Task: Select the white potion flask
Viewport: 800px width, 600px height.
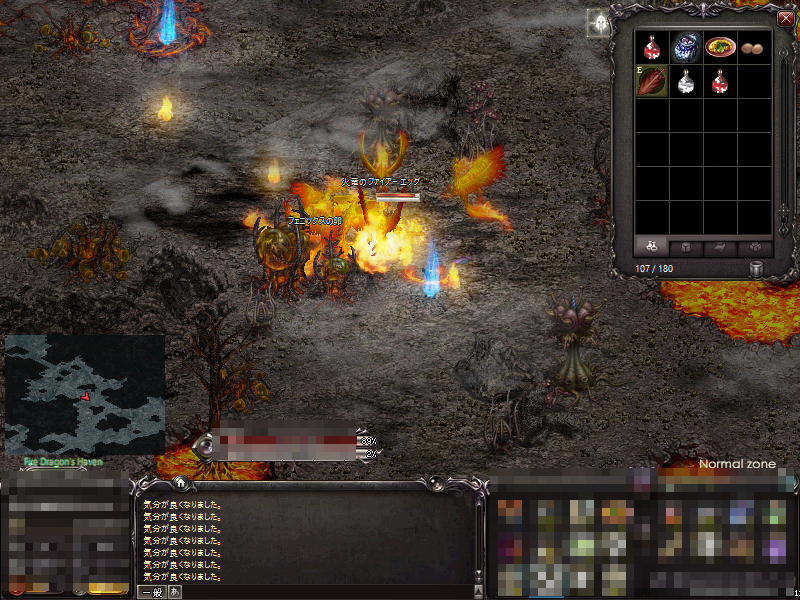Action: [x=685, y=81]
